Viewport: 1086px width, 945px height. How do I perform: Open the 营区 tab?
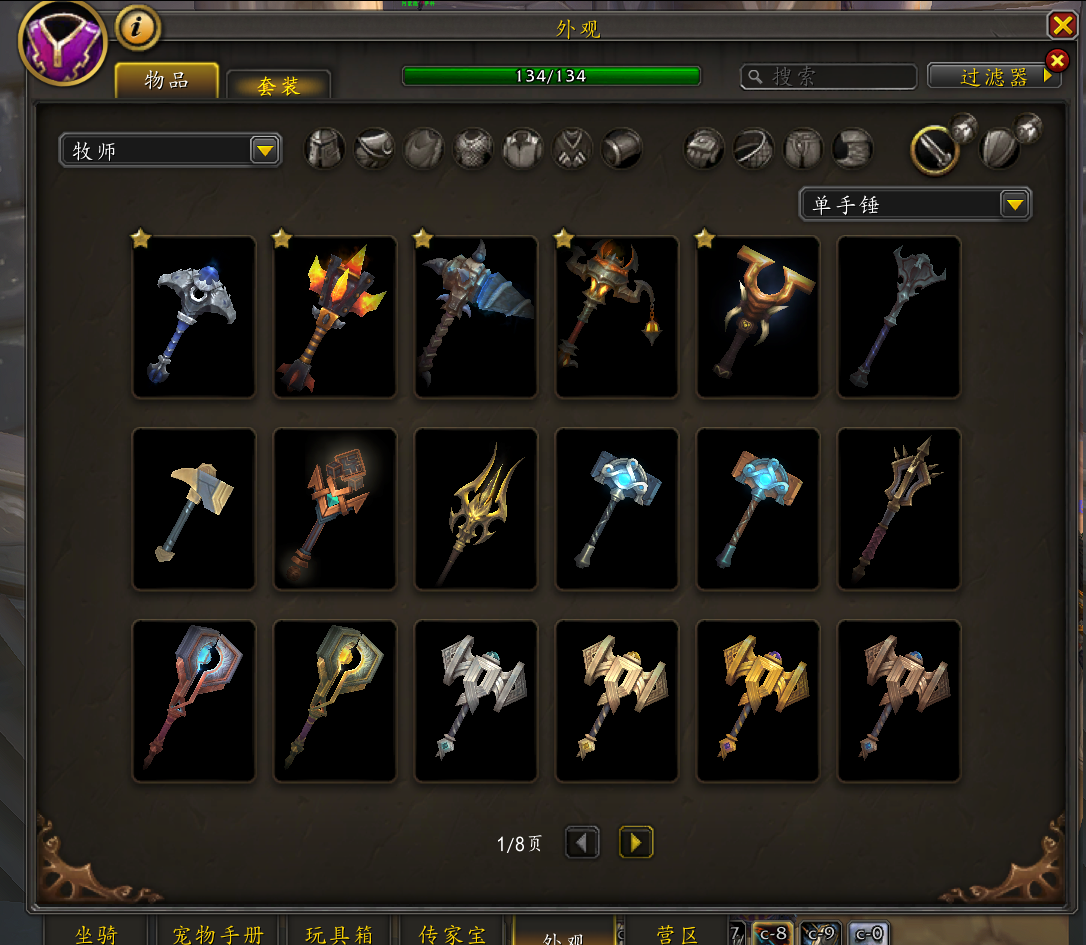coord(677,934)
